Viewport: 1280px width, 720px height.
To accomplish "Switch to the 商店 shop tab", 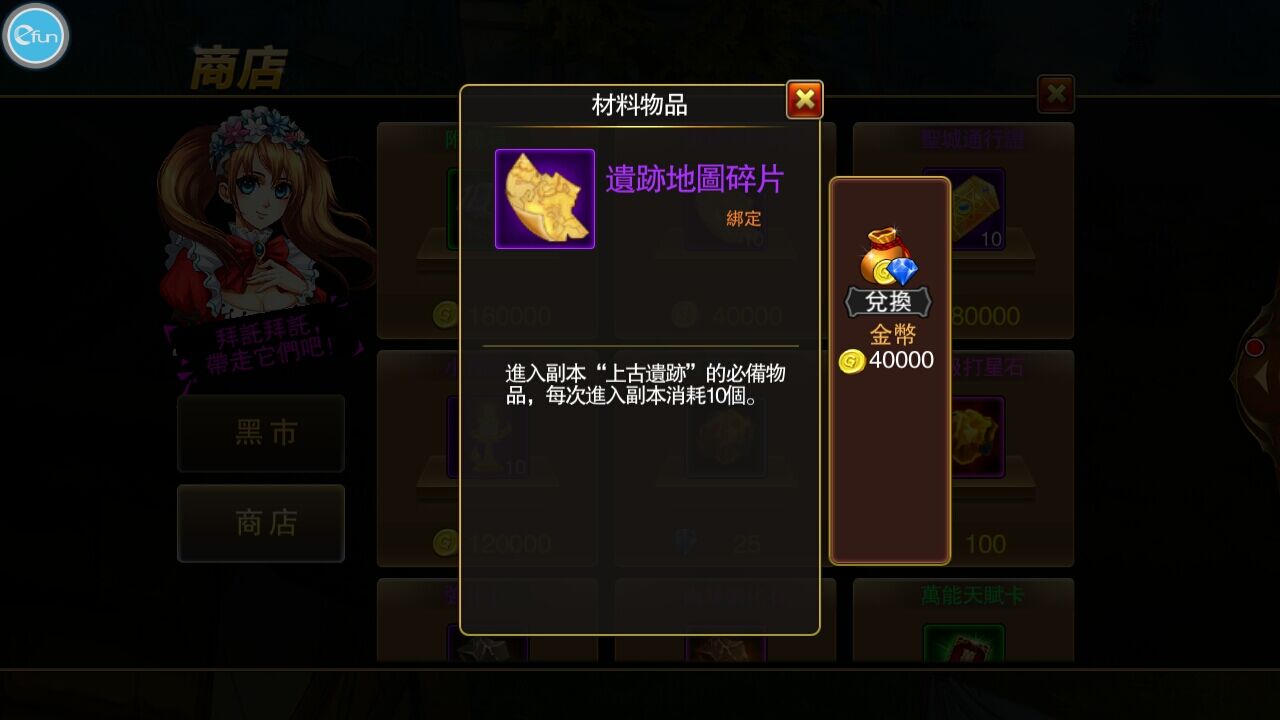I will 261,523.
